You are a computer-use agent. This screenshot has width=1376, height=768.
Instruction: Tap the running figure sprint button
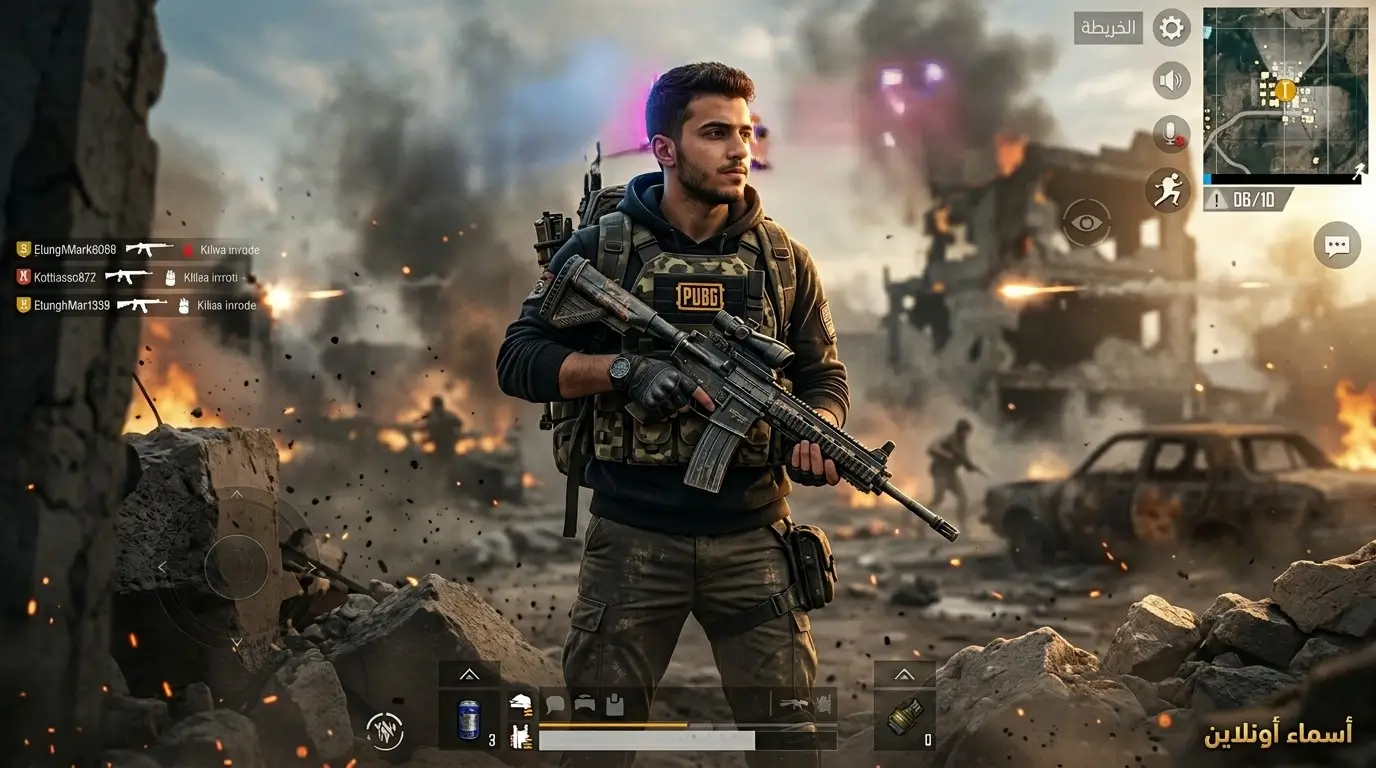[x=1166, y=188]
